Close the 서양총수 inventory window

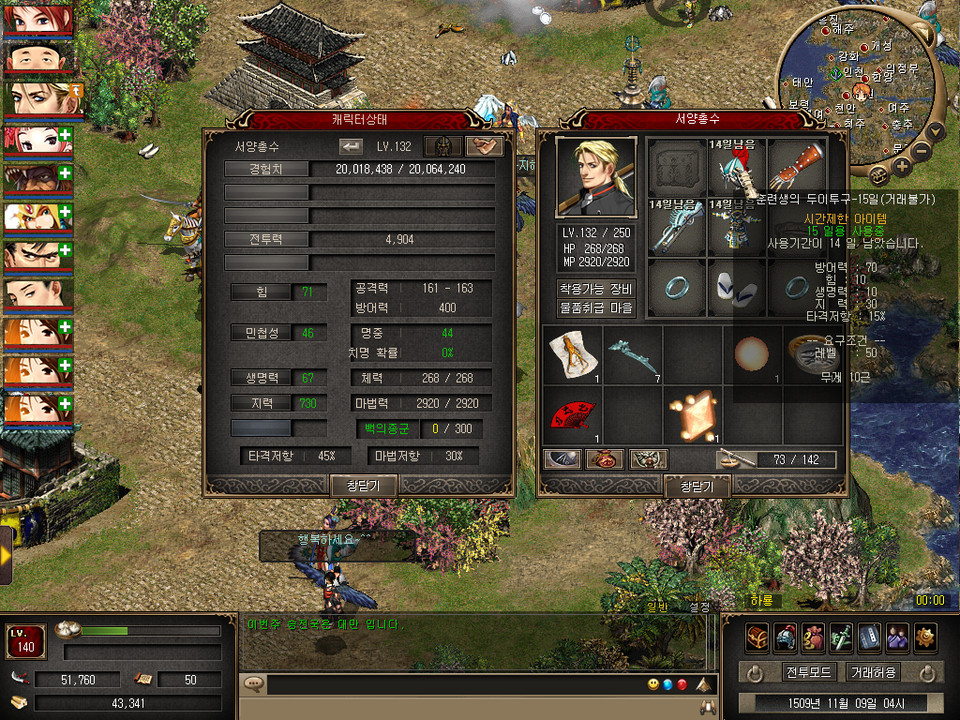coord(697,486)
